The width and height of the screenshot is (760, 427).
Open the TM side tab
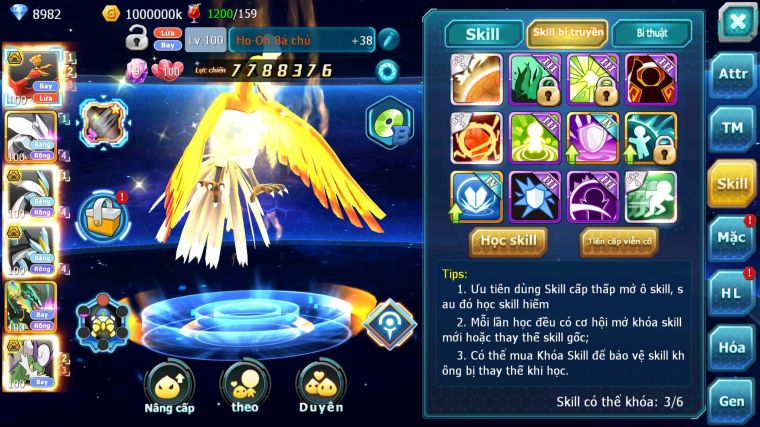coord(731,128)
